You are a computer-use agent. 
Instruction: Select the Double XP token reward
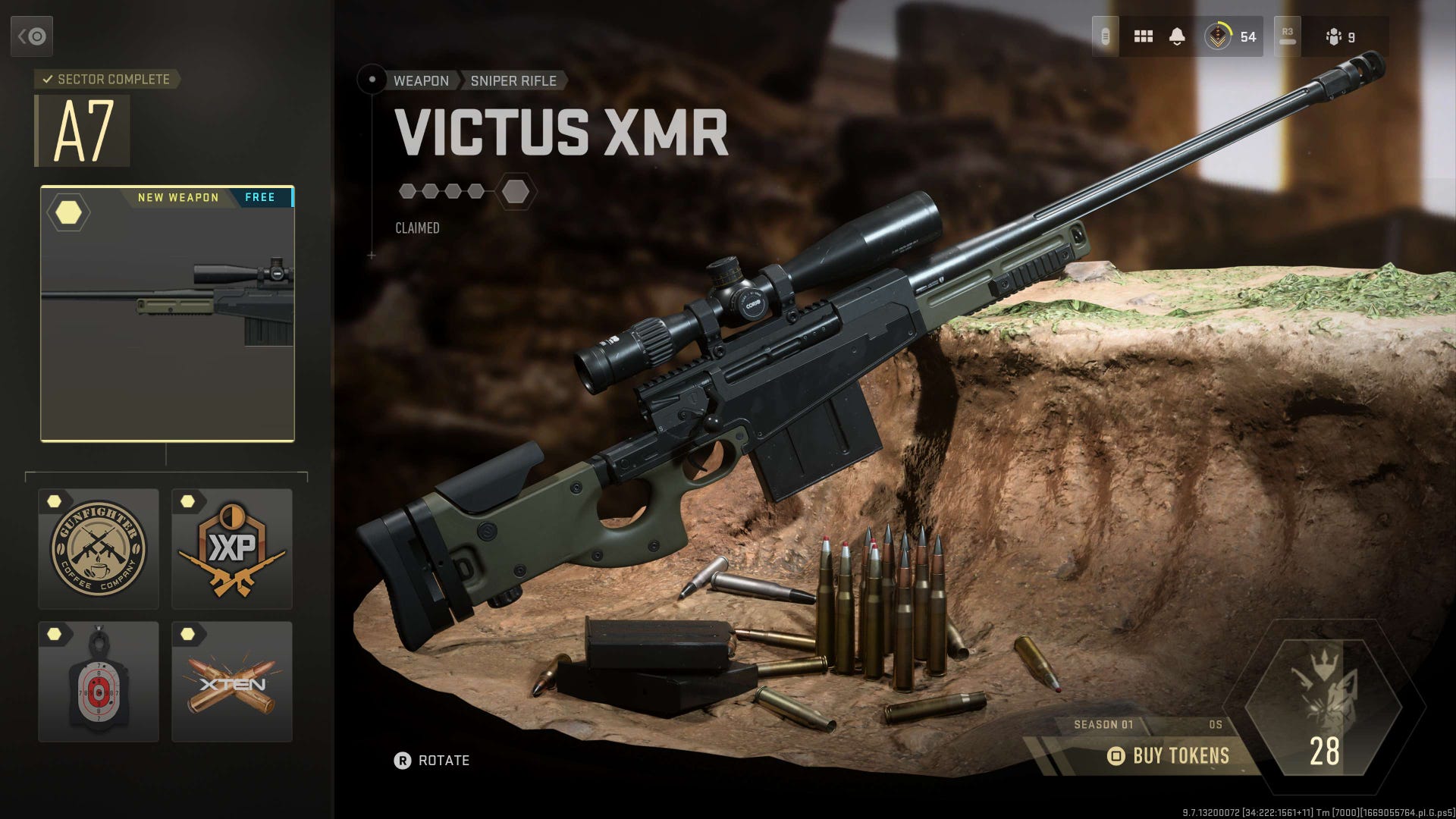[233, 550]
